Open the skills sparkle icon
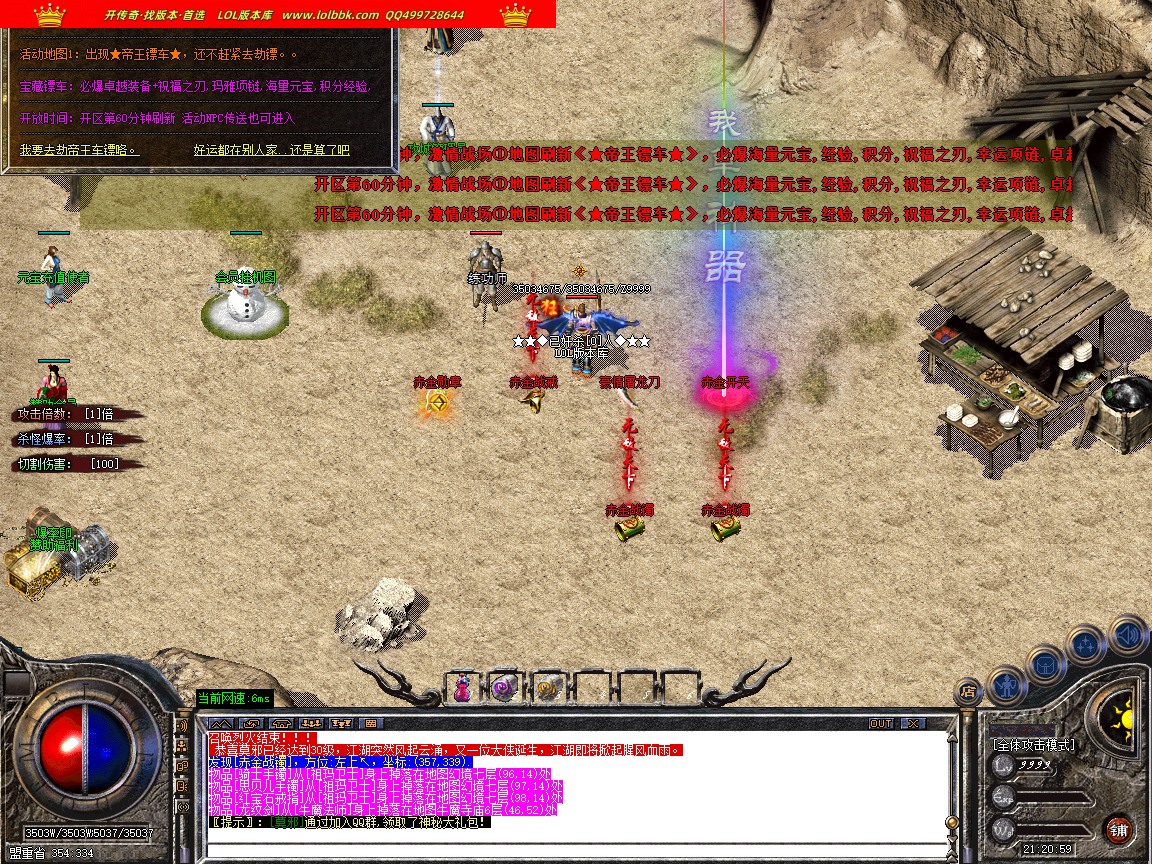The image size is (1152, 864). [1086, 644]
